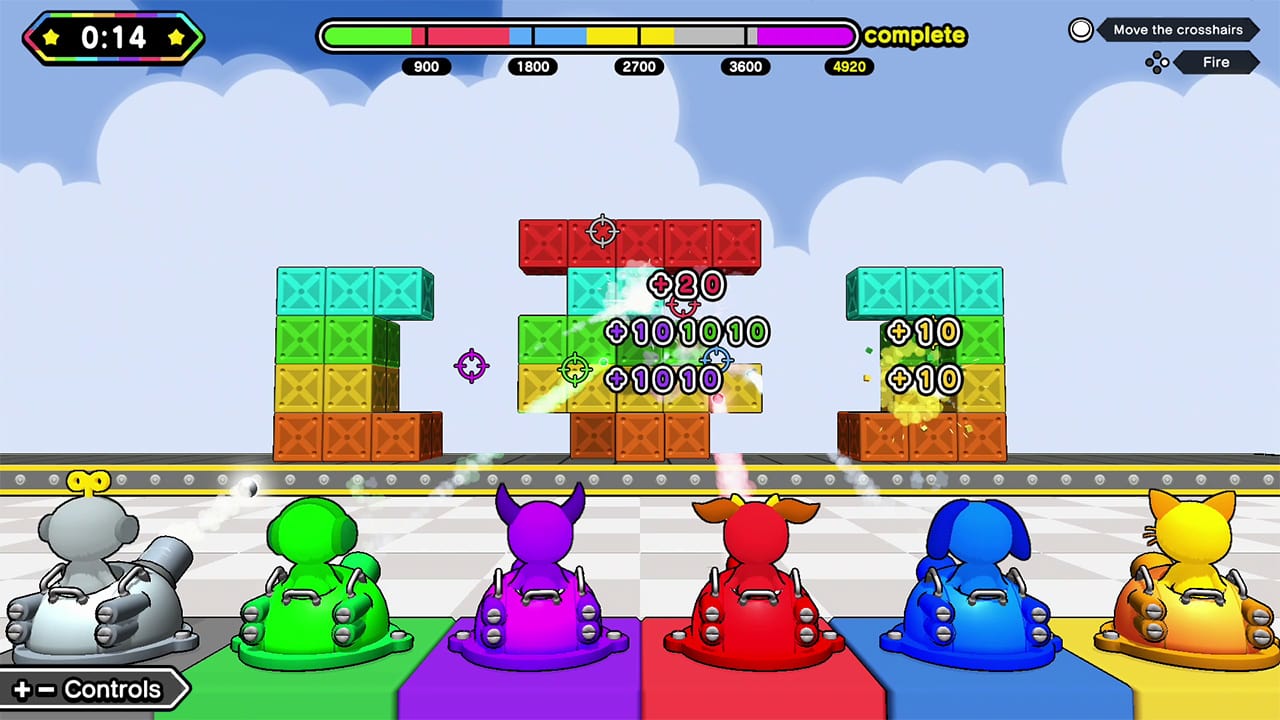Screen dimensions: 1280x720
Task: Click the green crosshair on the center blocks
Action: point(575,368)
